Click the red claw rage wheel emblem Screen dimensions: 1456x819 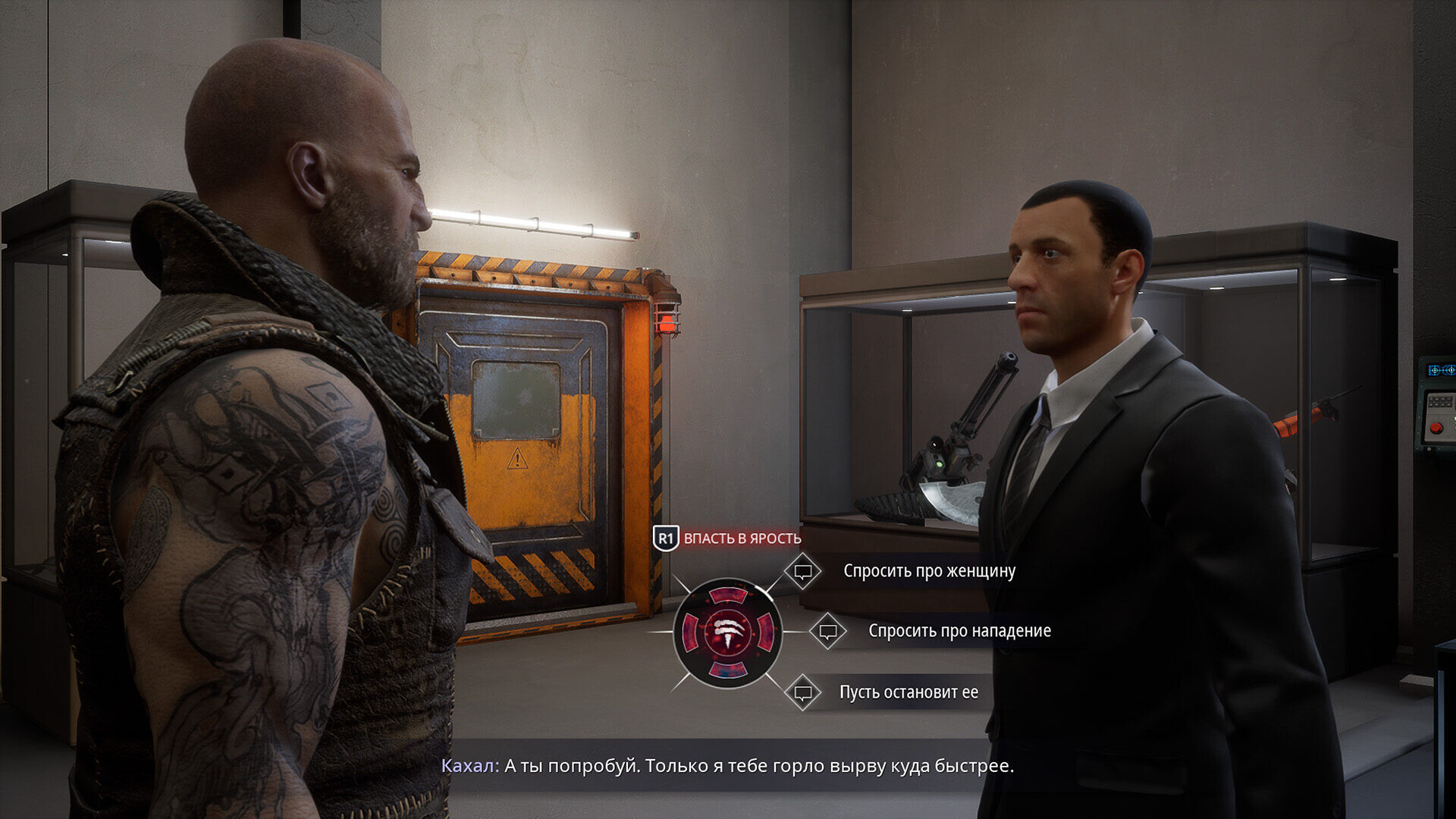click(x=727, y=632)
